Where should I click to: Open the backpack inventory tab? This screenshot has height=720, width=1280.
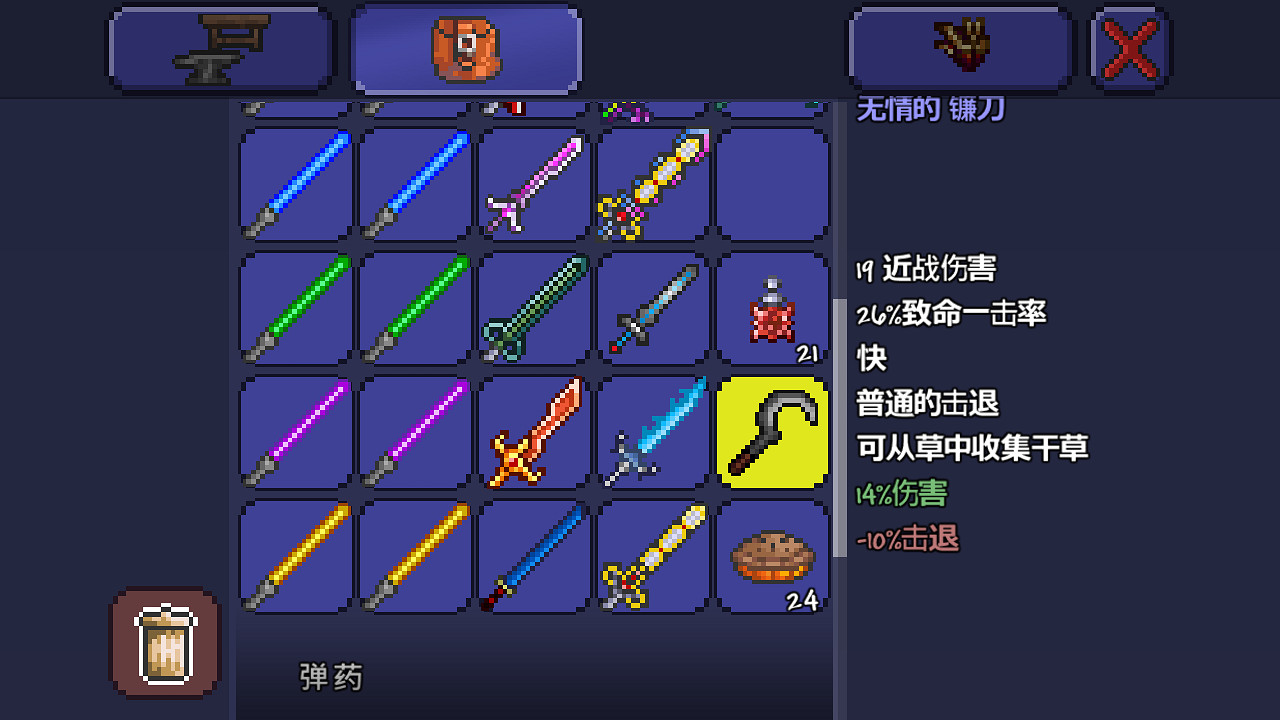[466, 48]
